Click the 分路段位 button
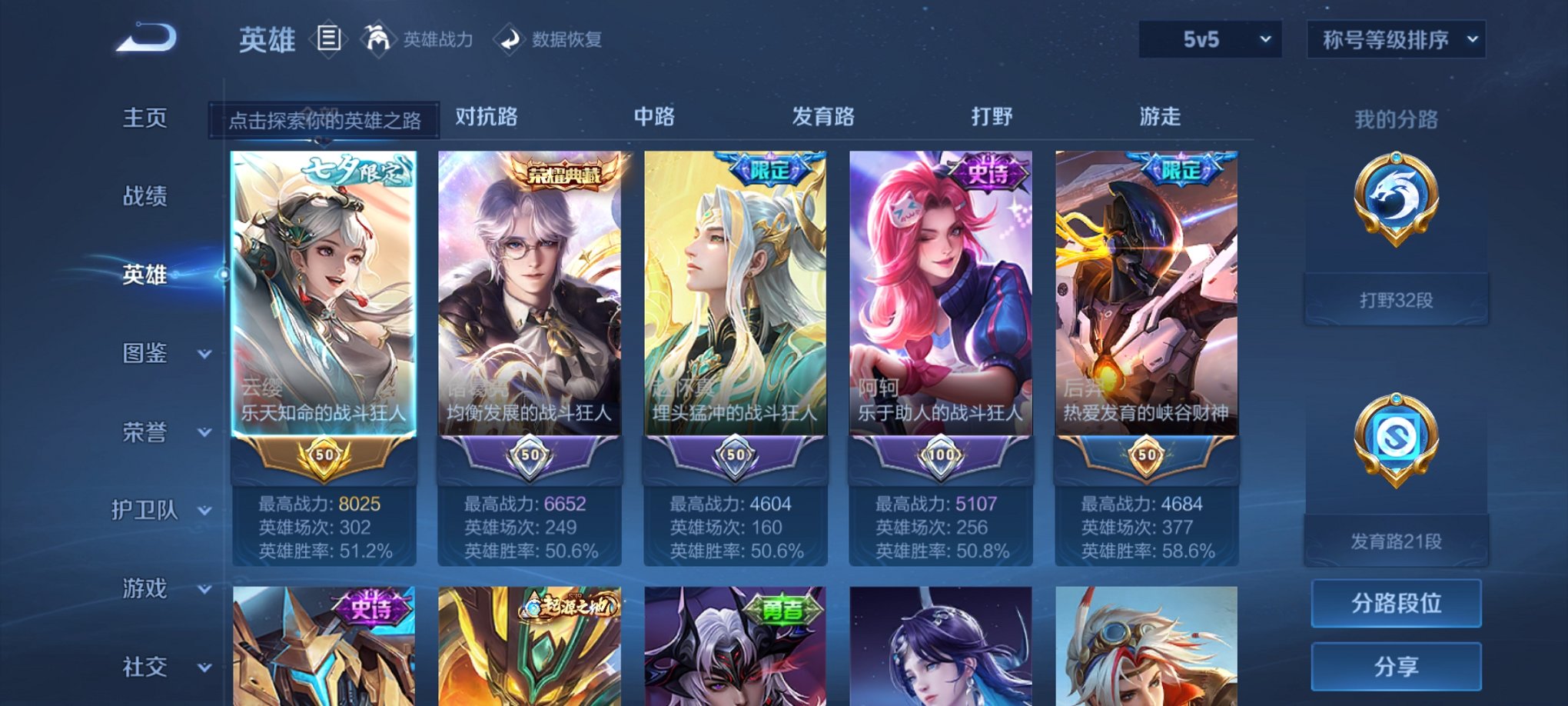Viewport: 1568px width, 706px height. click(x=1396, y=602)
